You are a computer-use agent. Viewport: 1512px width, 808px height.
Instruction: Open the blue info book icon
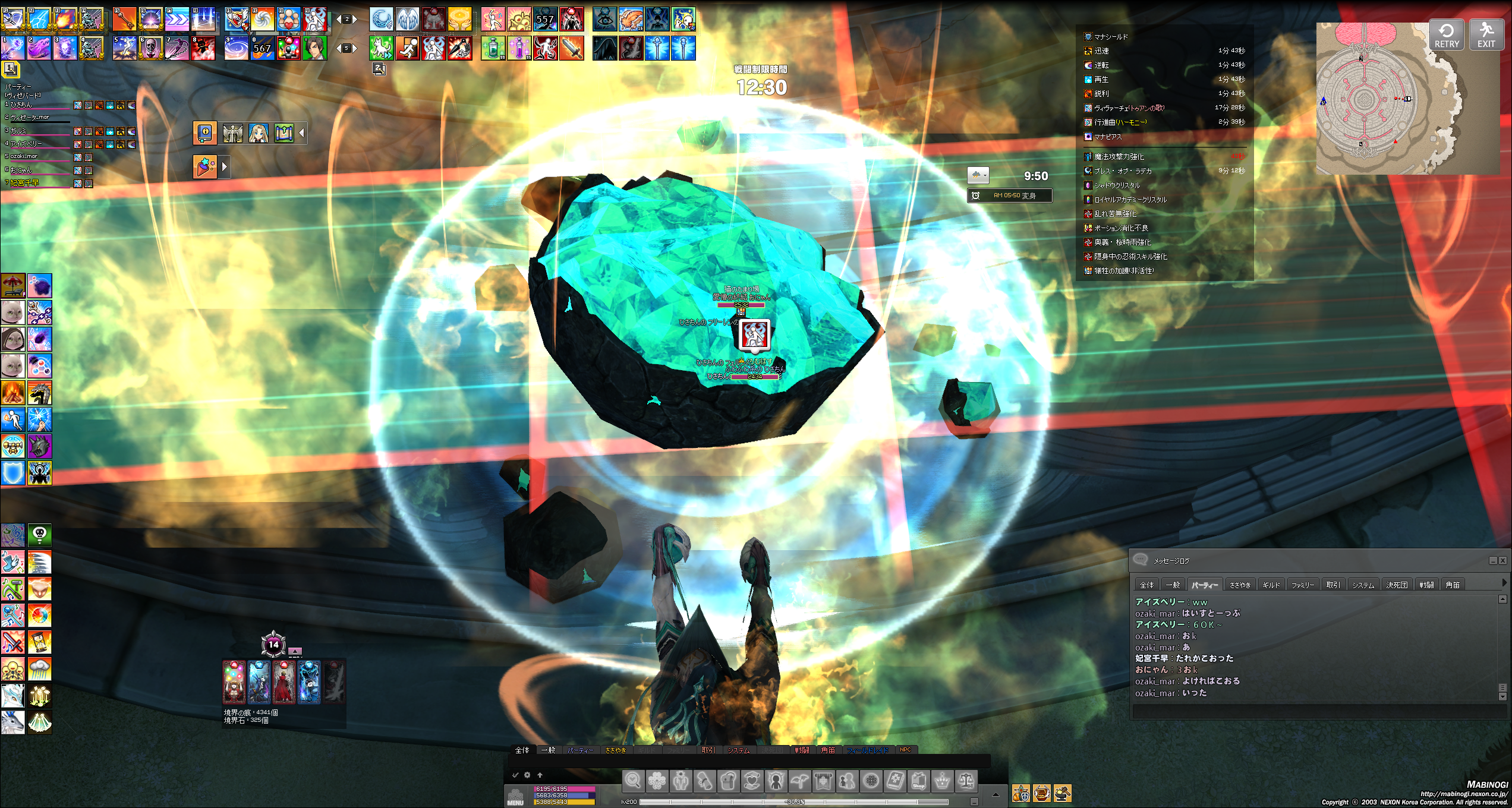coord(205,132)
